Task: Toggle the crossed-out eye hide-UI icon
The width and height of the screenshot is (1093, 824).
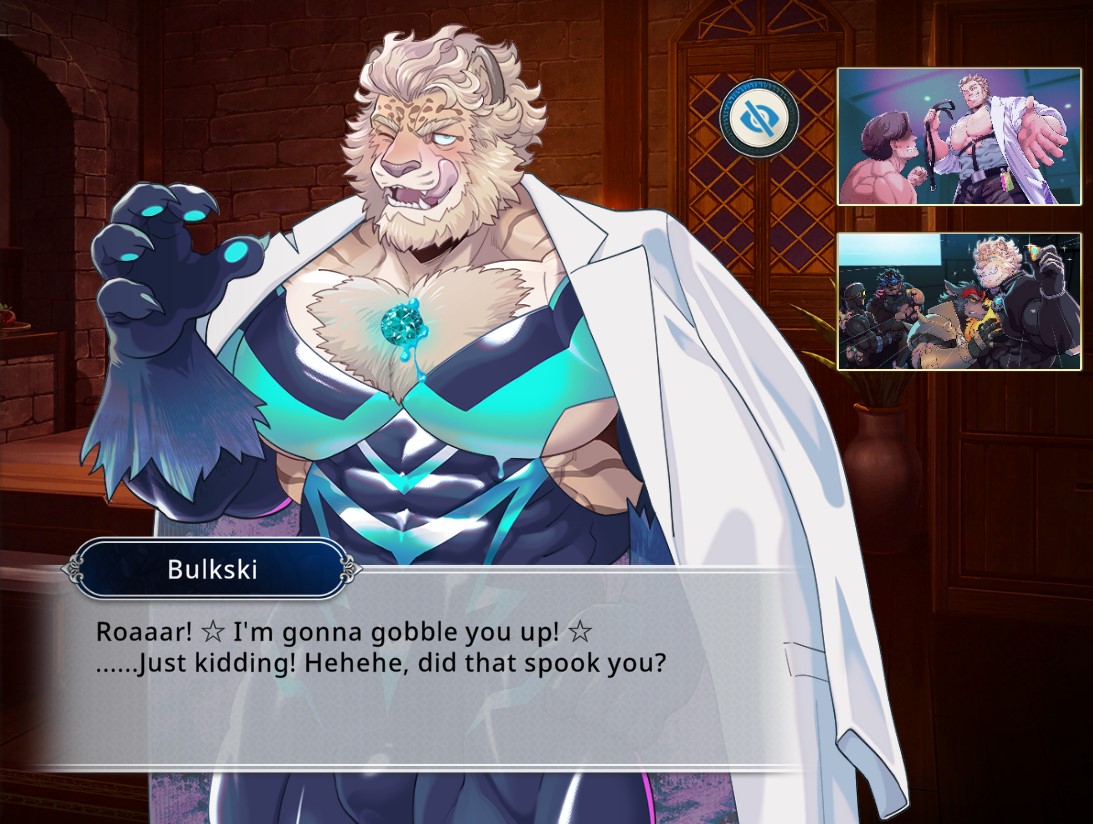Action: [x=759, y=118]
